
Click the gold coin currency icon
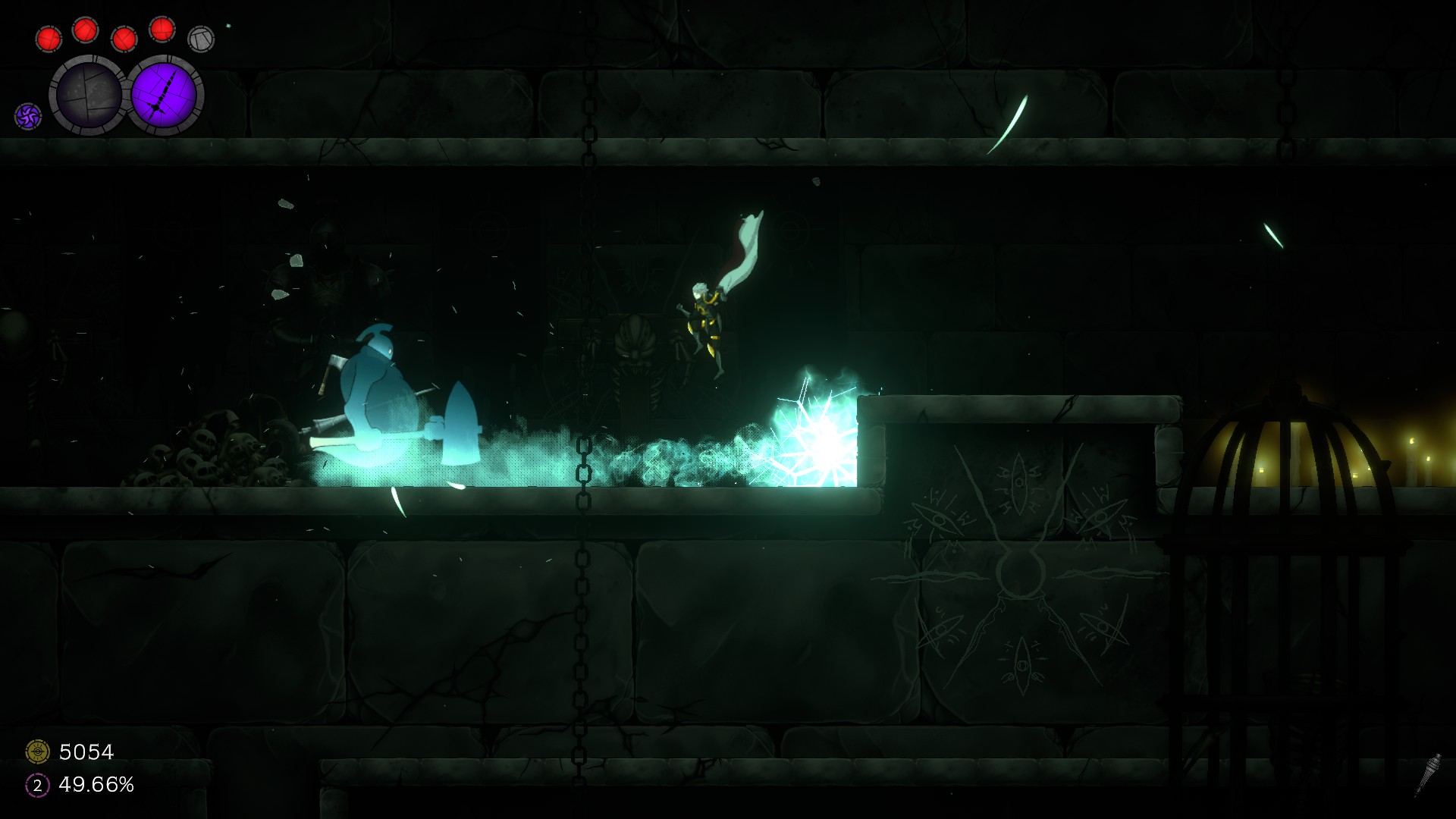click(x=37, y=752)
